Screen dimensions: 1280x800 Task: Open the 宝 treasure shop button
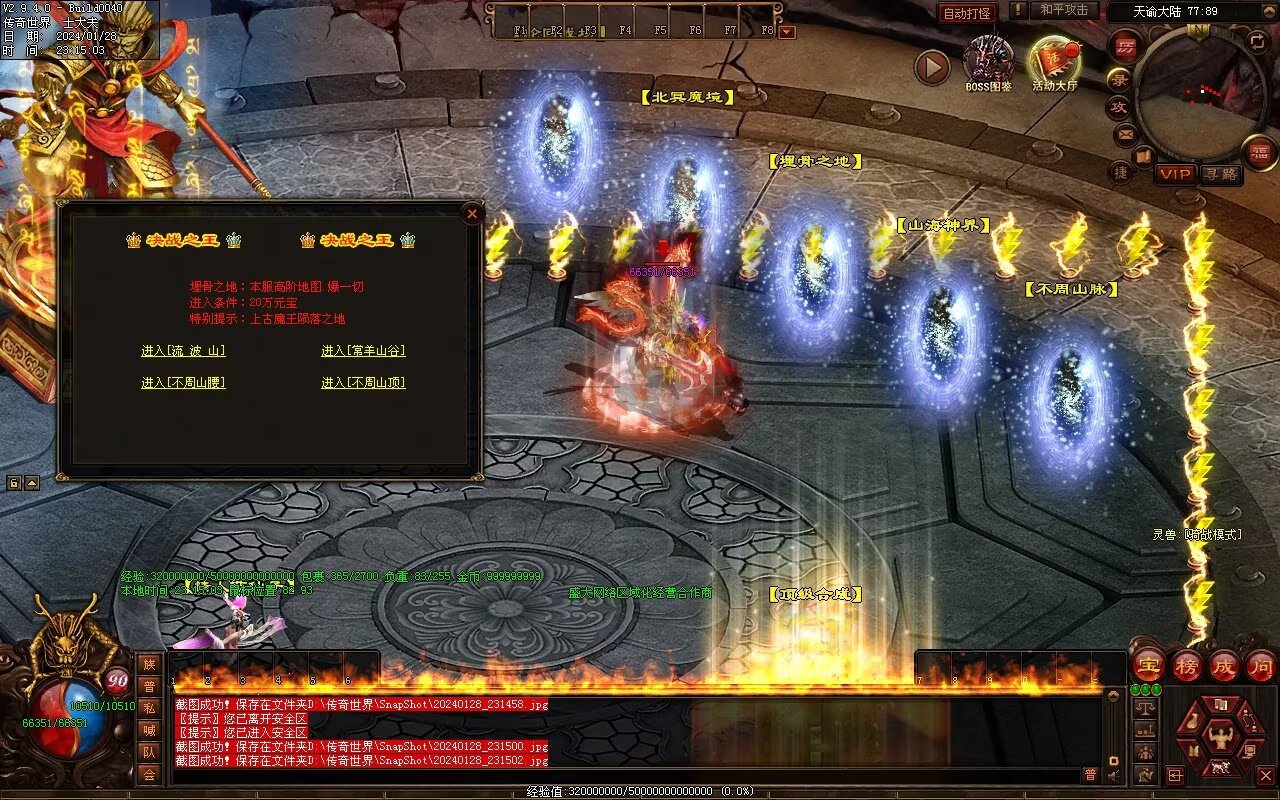tap(1148, 665)
